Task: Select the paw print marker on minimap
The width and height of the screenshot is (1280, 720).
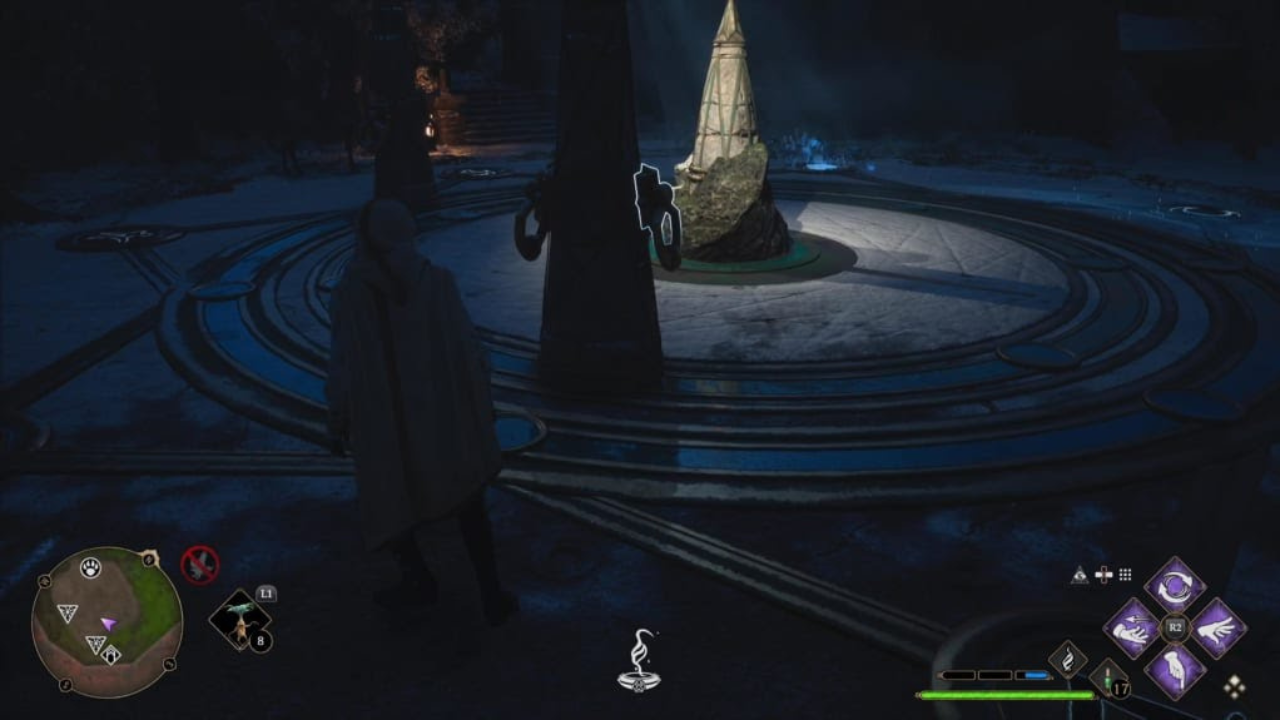Action: tap(91, 568)
